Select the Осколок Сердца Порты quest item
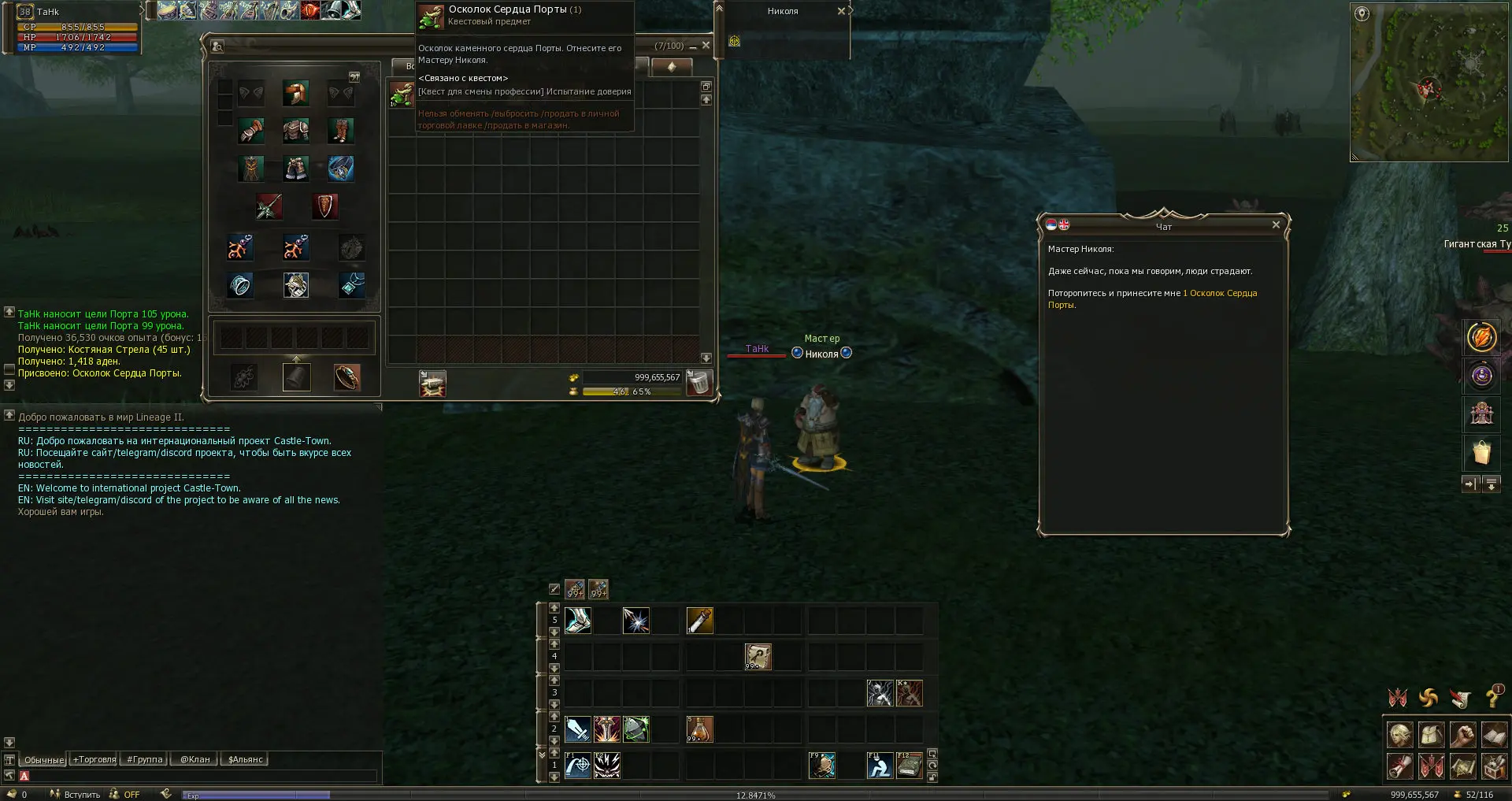This screenshot has height=801, width=1512. (x=402, y=95)
